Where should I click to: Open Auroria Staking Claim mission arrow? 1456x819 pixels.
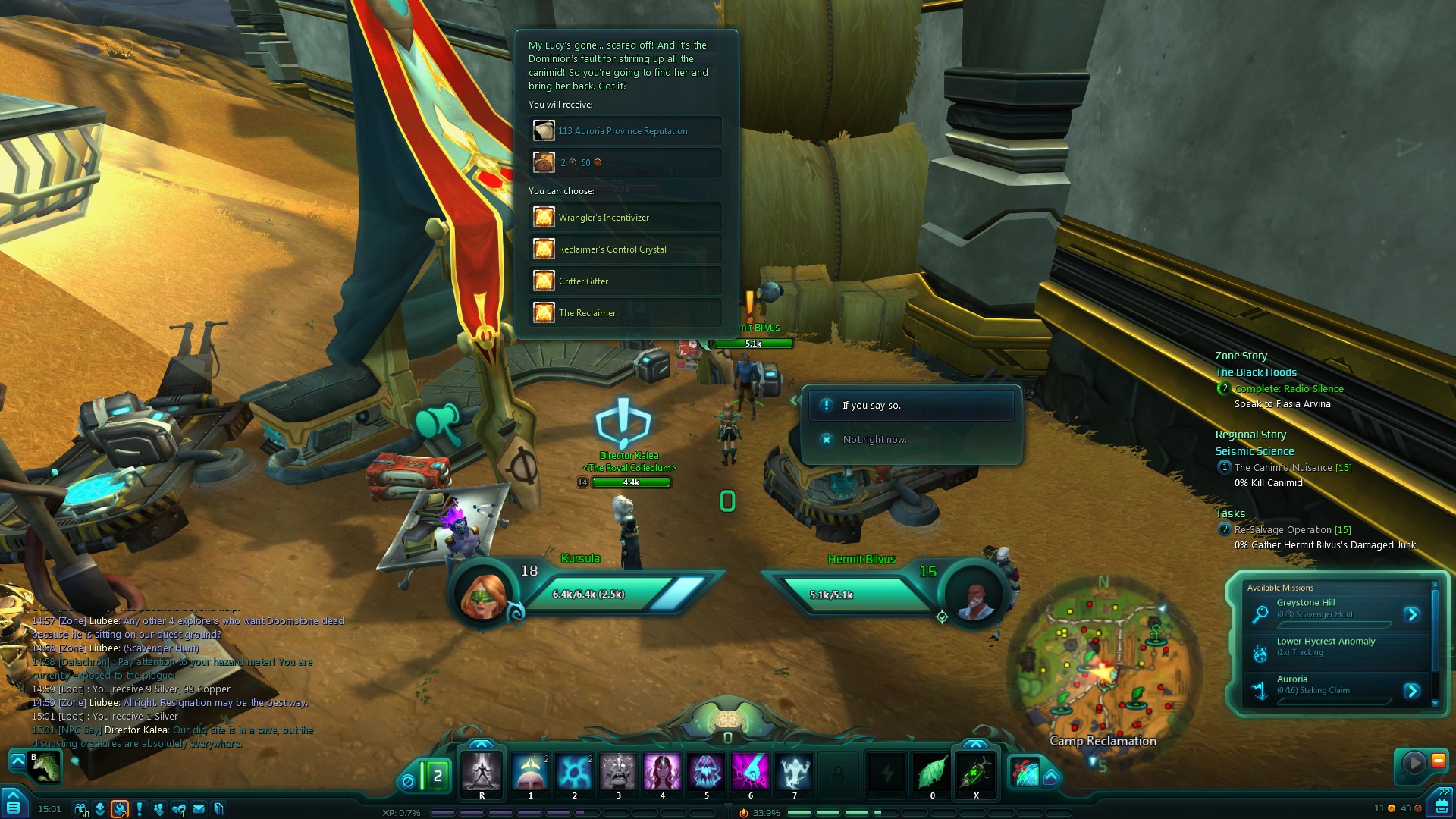pyautogui.click(x=1411, y=691)
